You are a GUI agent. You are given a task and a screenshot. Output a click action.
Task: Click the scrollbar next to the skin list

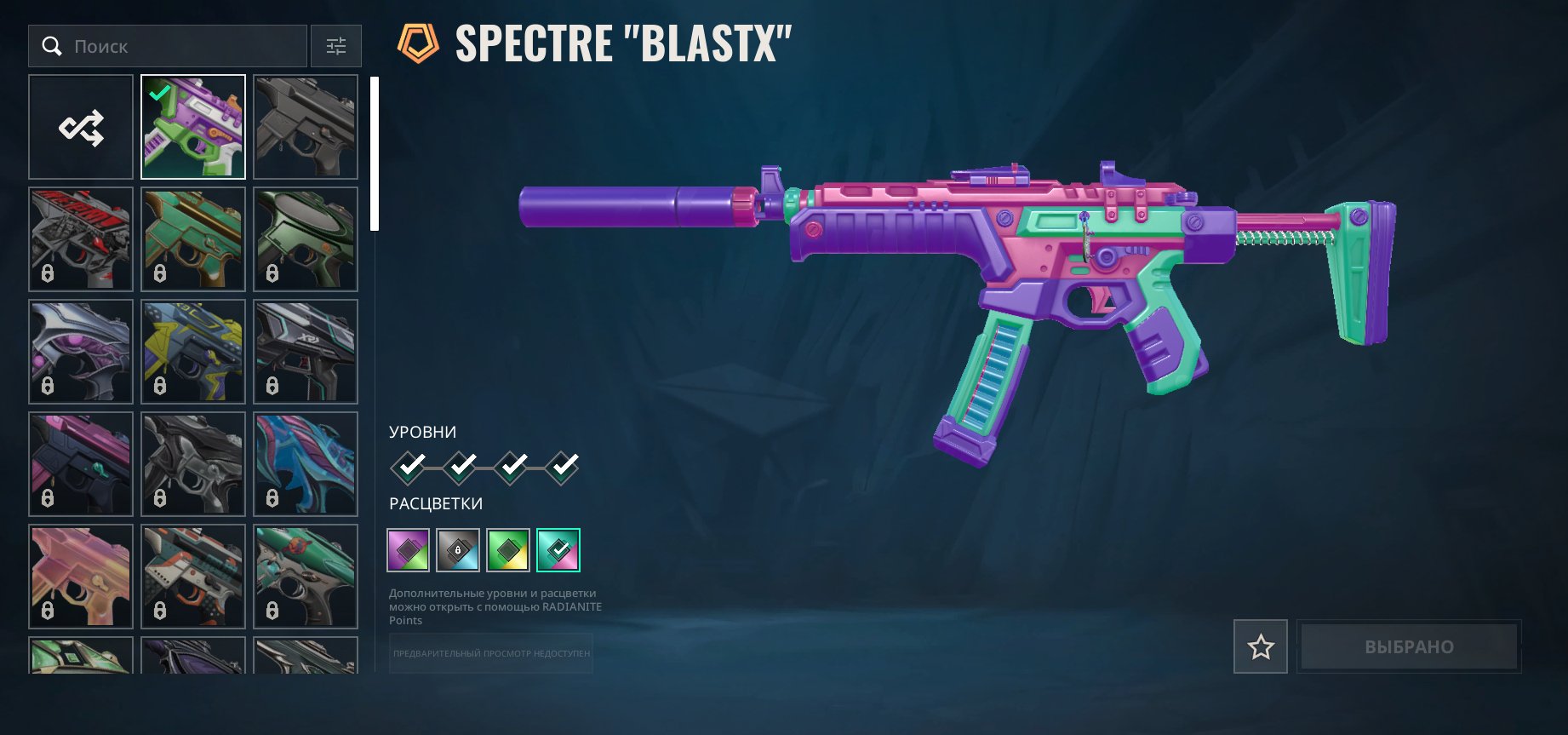pos(373,152)
